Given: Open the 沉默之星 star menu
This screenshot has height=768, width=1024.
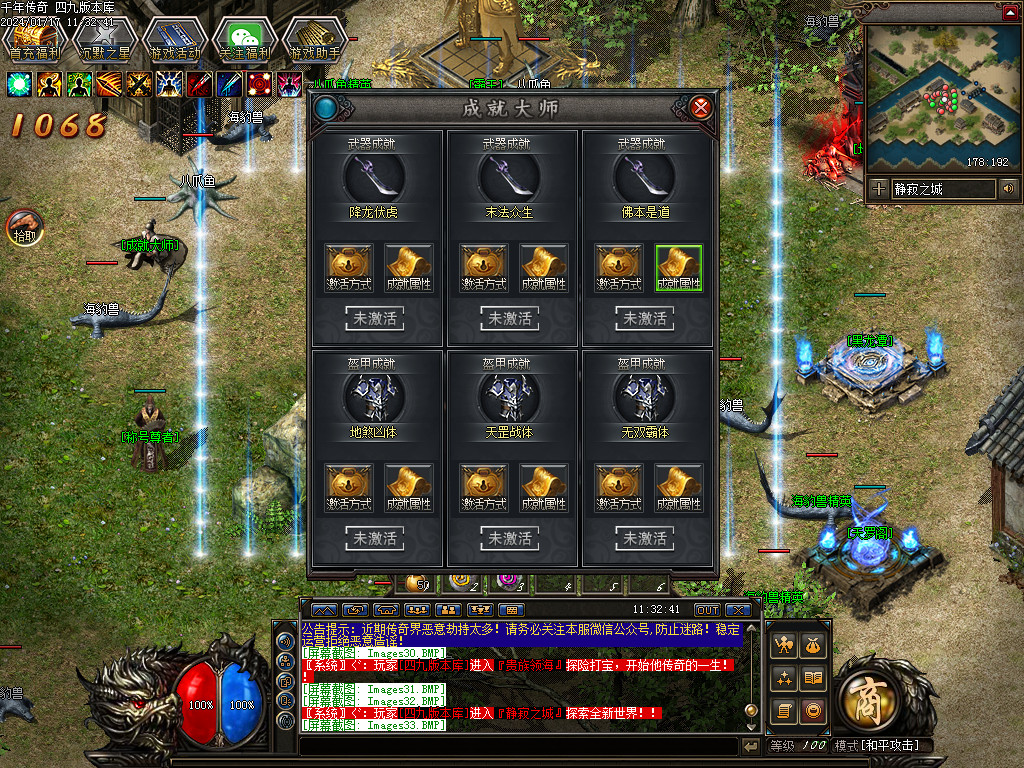Looking at the screenshot, I should tap(104, 39).
